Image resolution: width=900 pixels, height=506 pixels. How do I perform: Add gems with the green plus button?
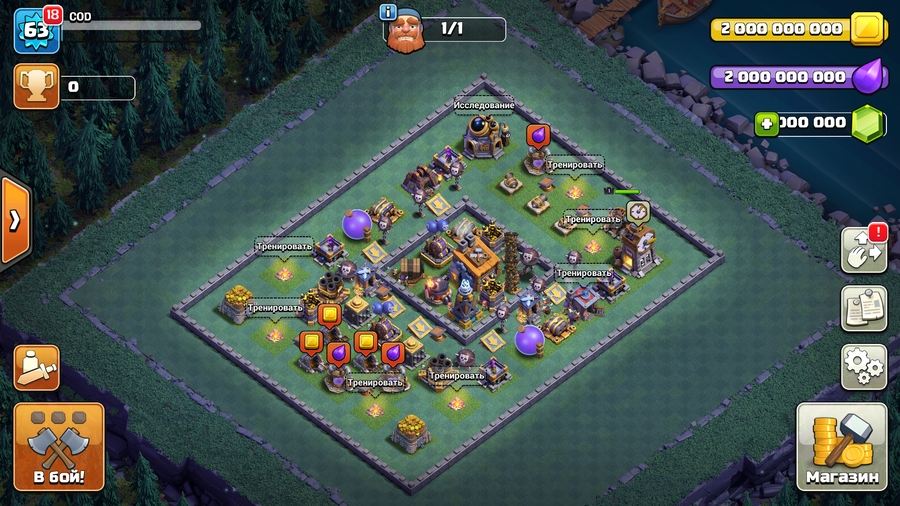(767, 123)
